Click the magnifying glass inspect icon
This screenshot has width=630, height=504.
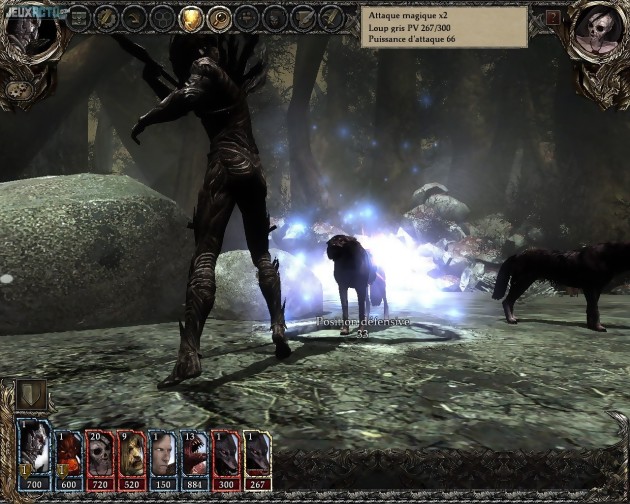tap(218, 18)
